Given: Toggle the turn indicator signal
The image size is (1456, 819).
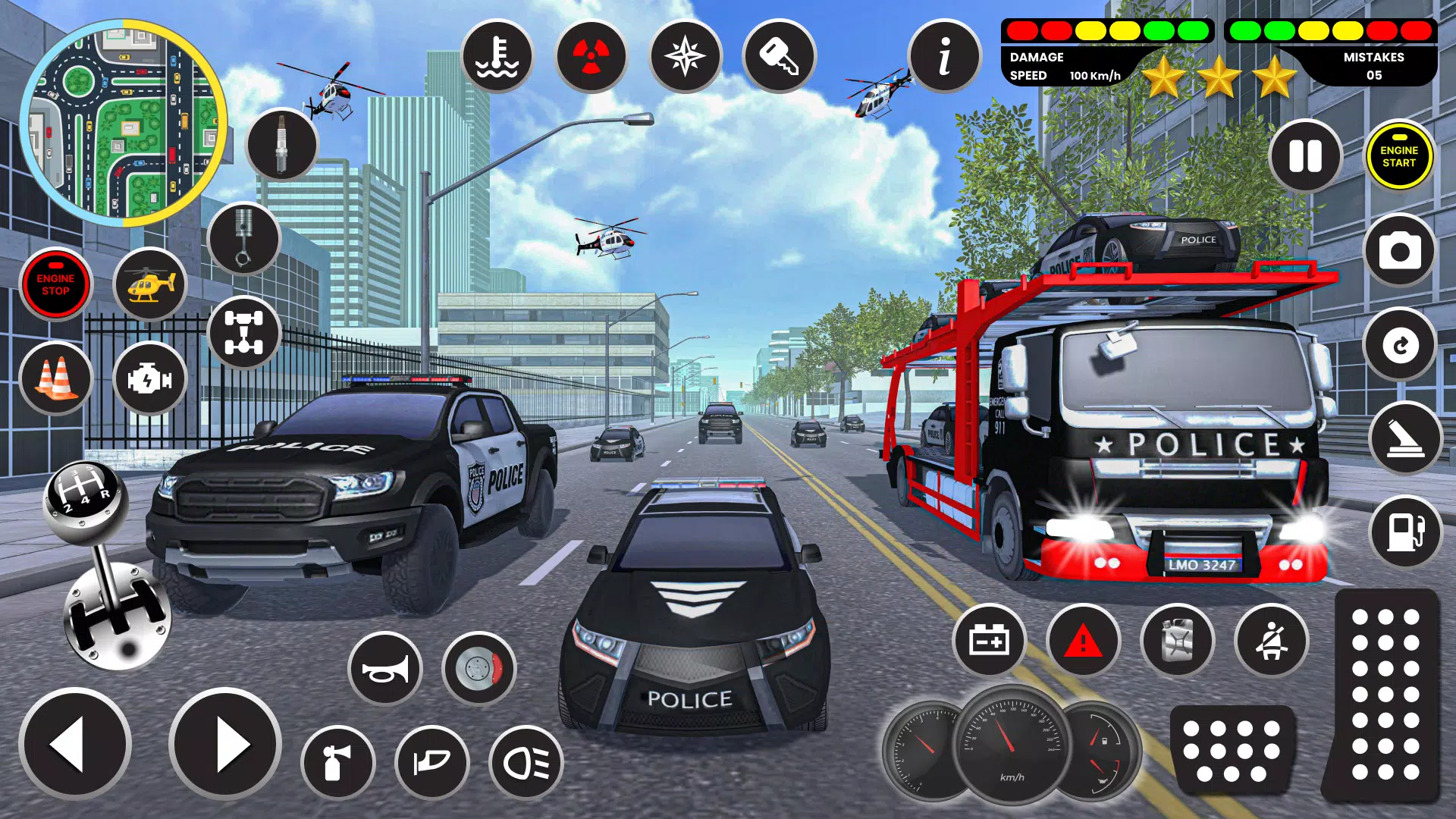Looking at the screenshot, I should (x=432, y=763).
